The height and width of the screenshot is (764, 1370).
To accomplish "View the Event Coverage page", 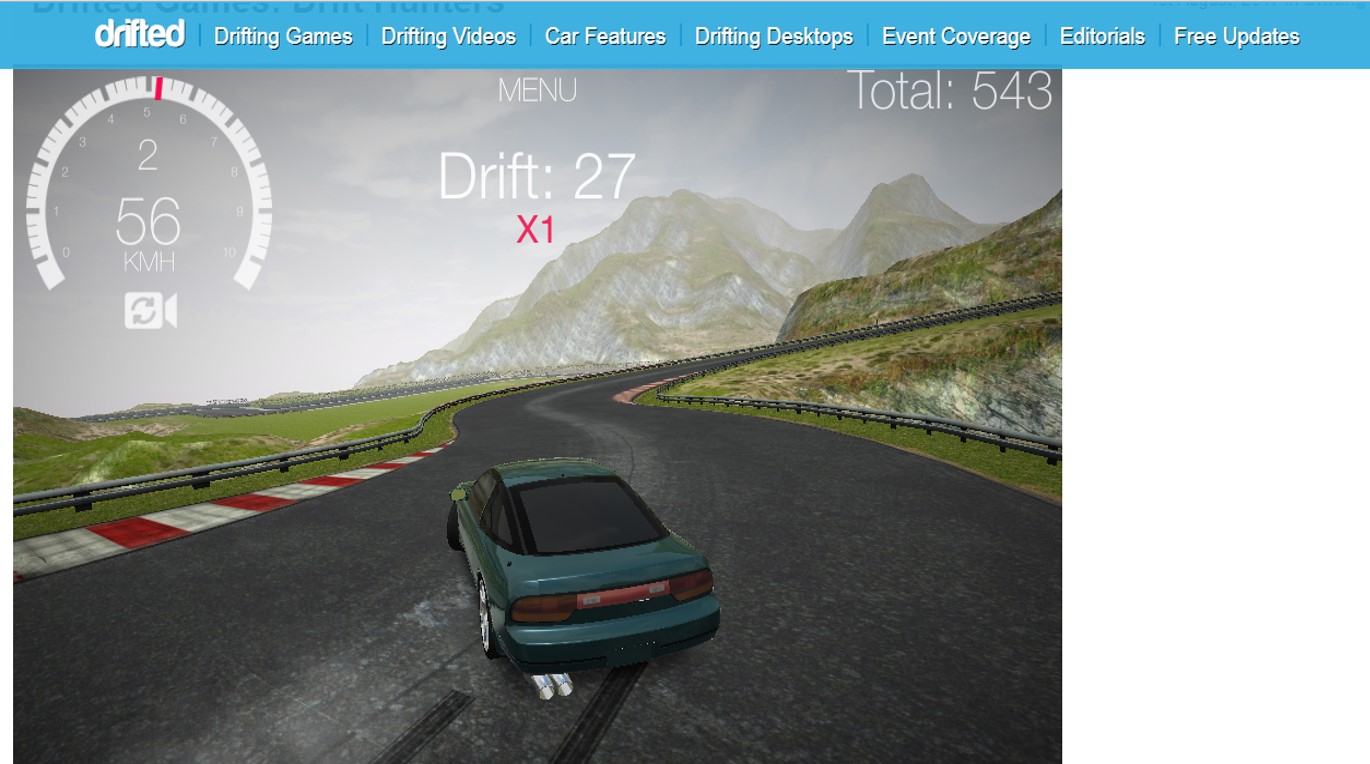I will (x=954, y=36).
